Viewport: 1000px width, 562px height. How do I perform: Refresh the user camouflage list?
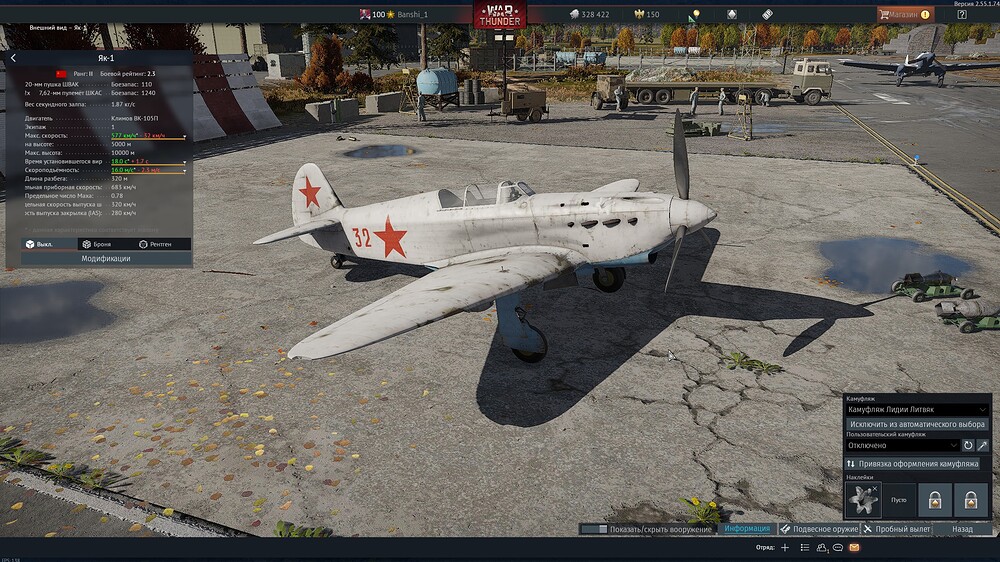[x=968, y=445]
